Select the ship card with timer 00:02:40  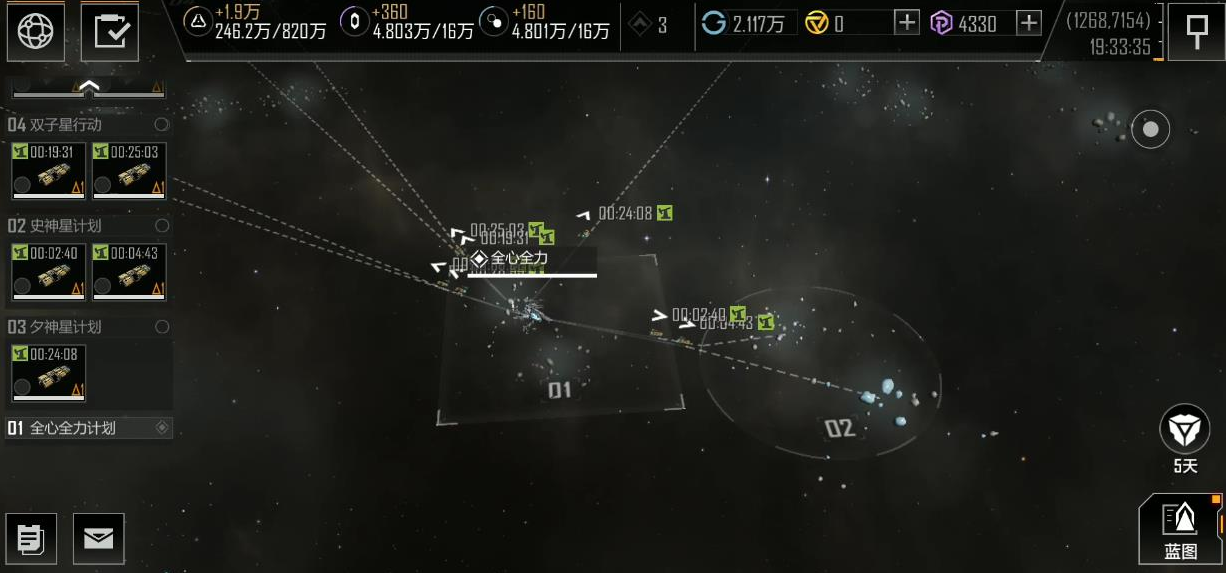tap(48, 272)
